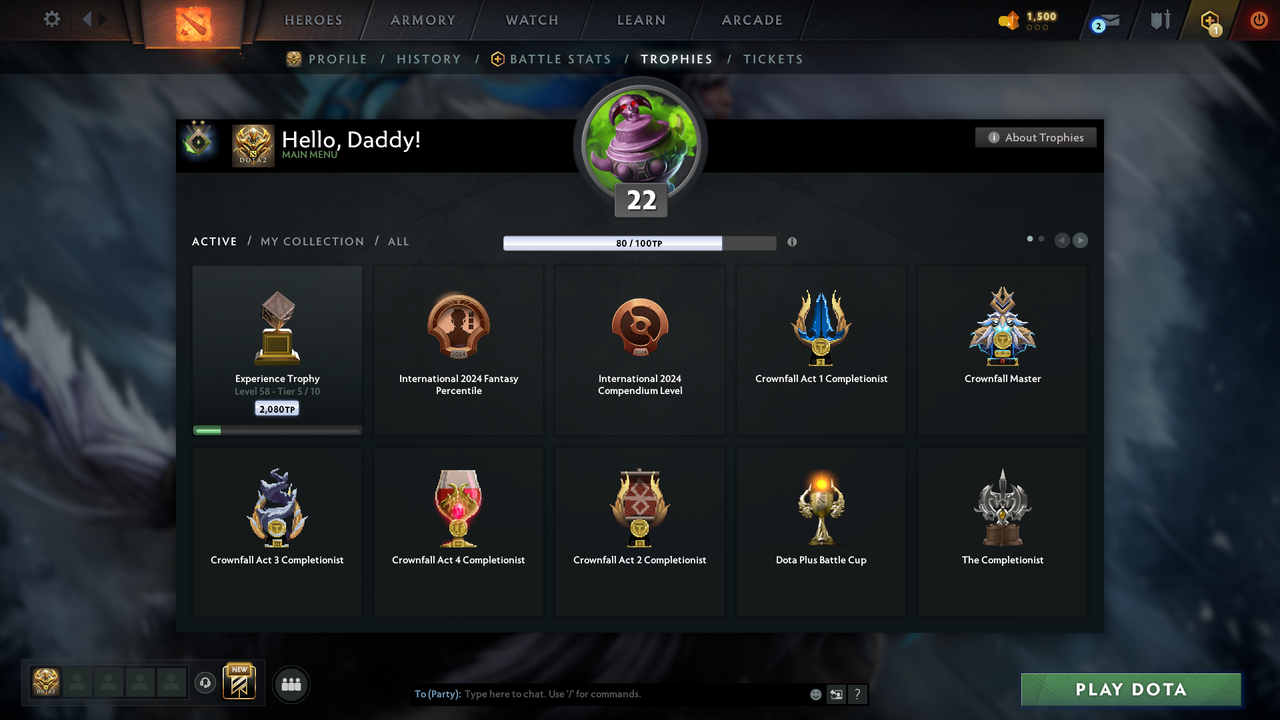
Task: Open the settings gear
Action: coord(50,19)
